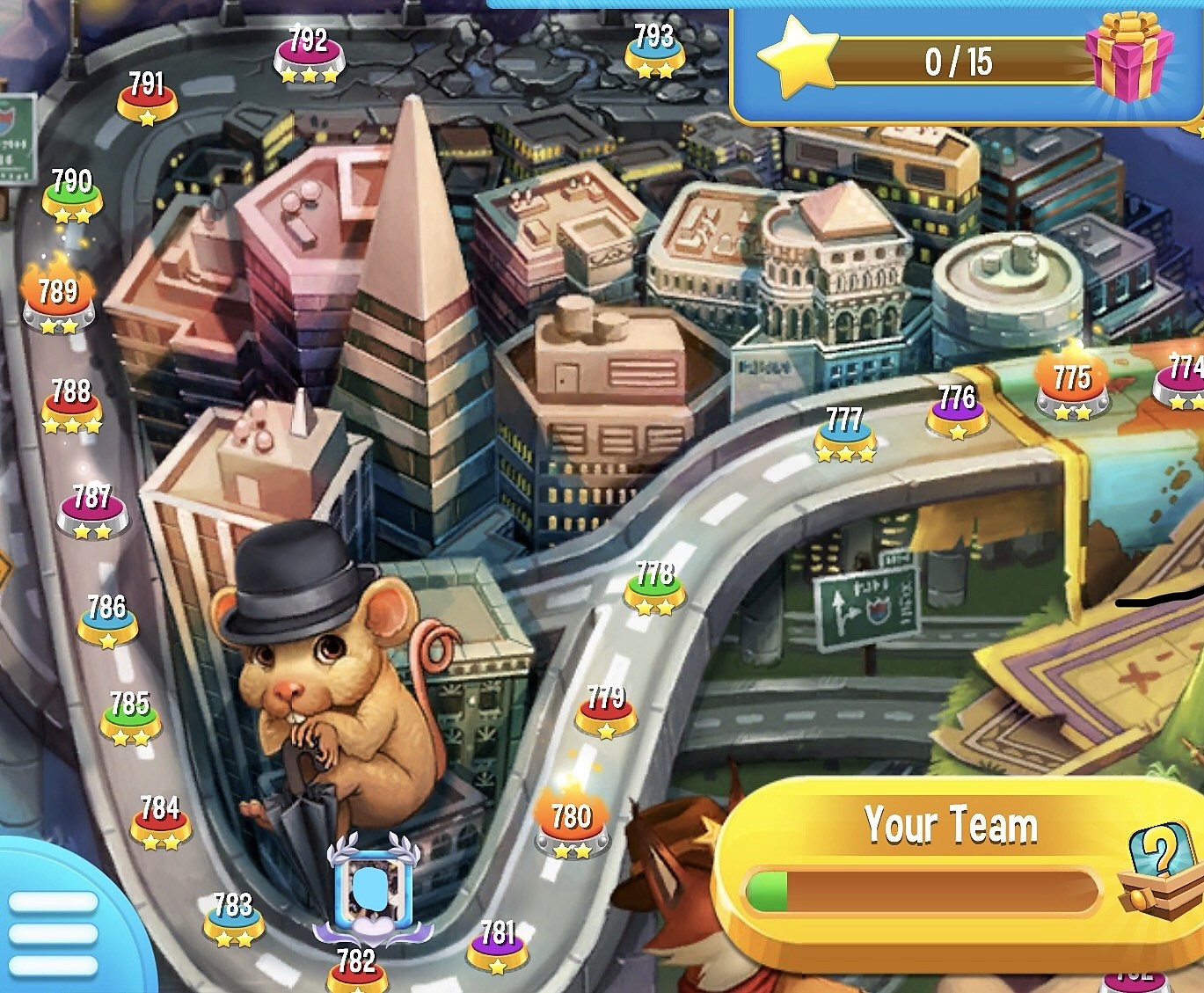The width and height of the screenshot is (1204, 993).
Task: Select level 791 node
Action: [x=147, y=97]
